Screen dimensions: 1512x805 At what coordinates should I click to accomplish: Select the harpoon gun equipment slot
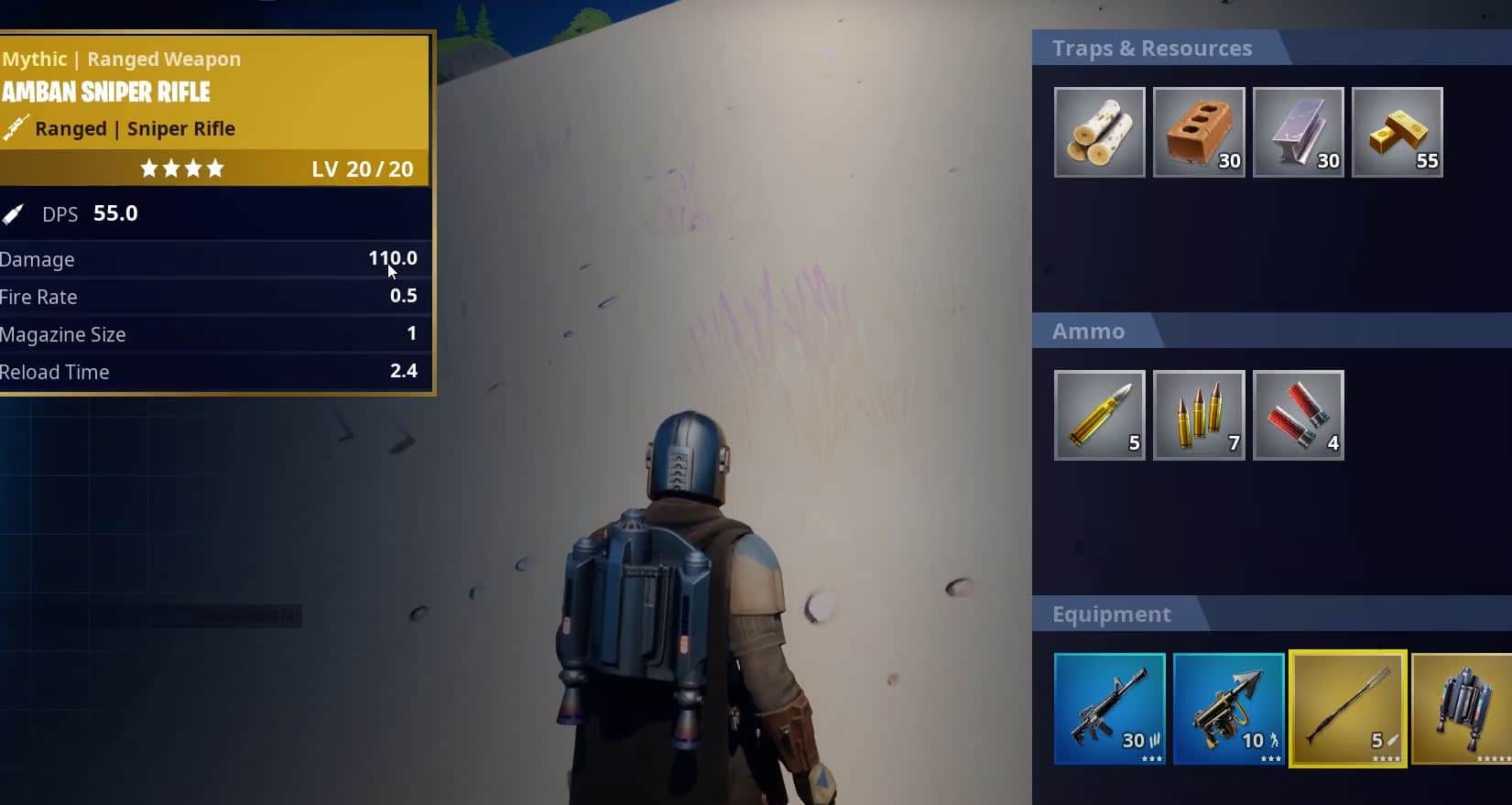point(1228,710)
